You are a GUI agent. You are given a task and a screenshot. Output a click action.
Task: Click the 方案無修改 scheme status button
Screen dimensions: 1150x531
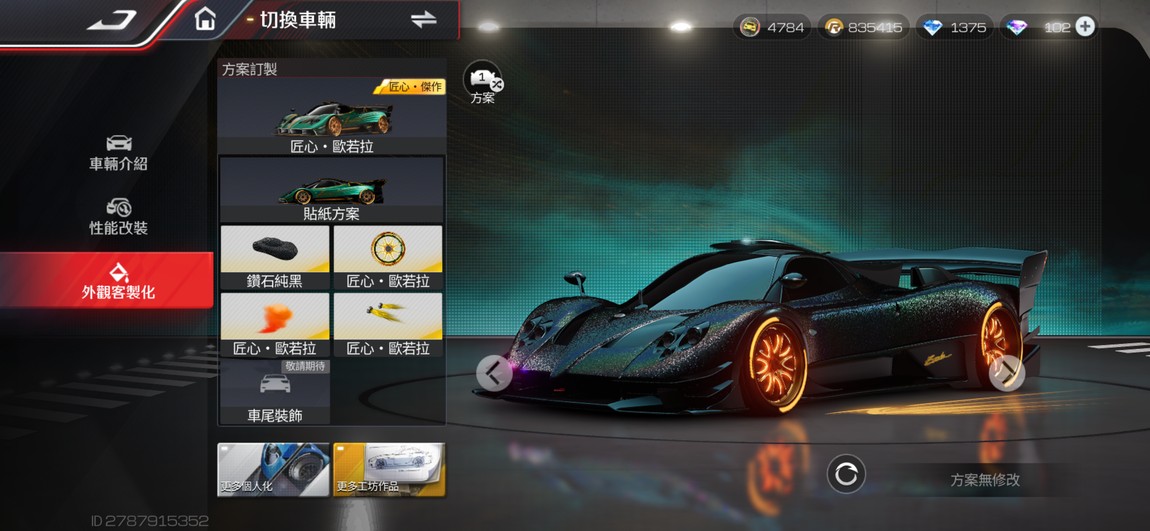pos(985,479)
